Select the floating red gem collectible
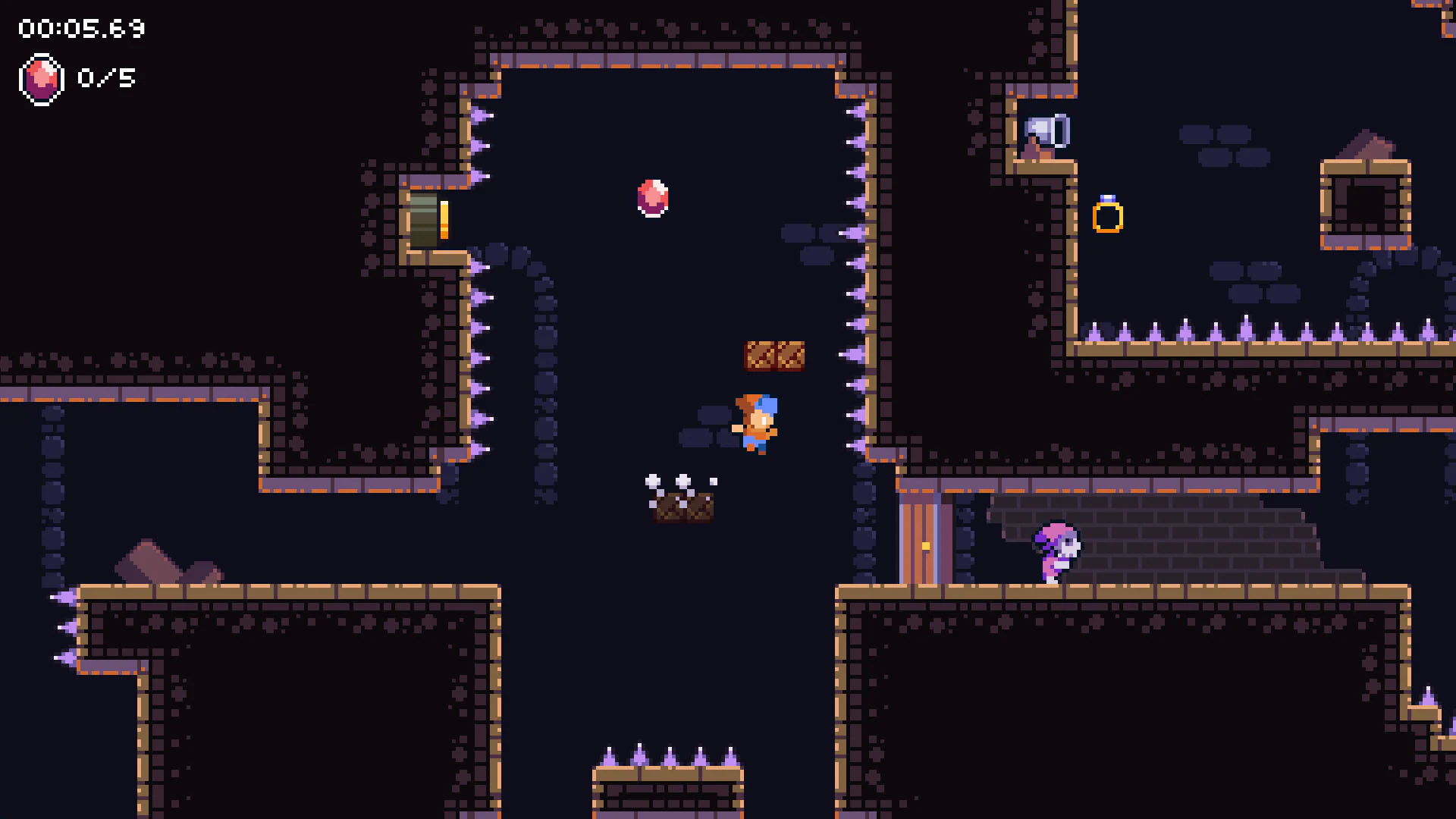 (x=652, y=197)
